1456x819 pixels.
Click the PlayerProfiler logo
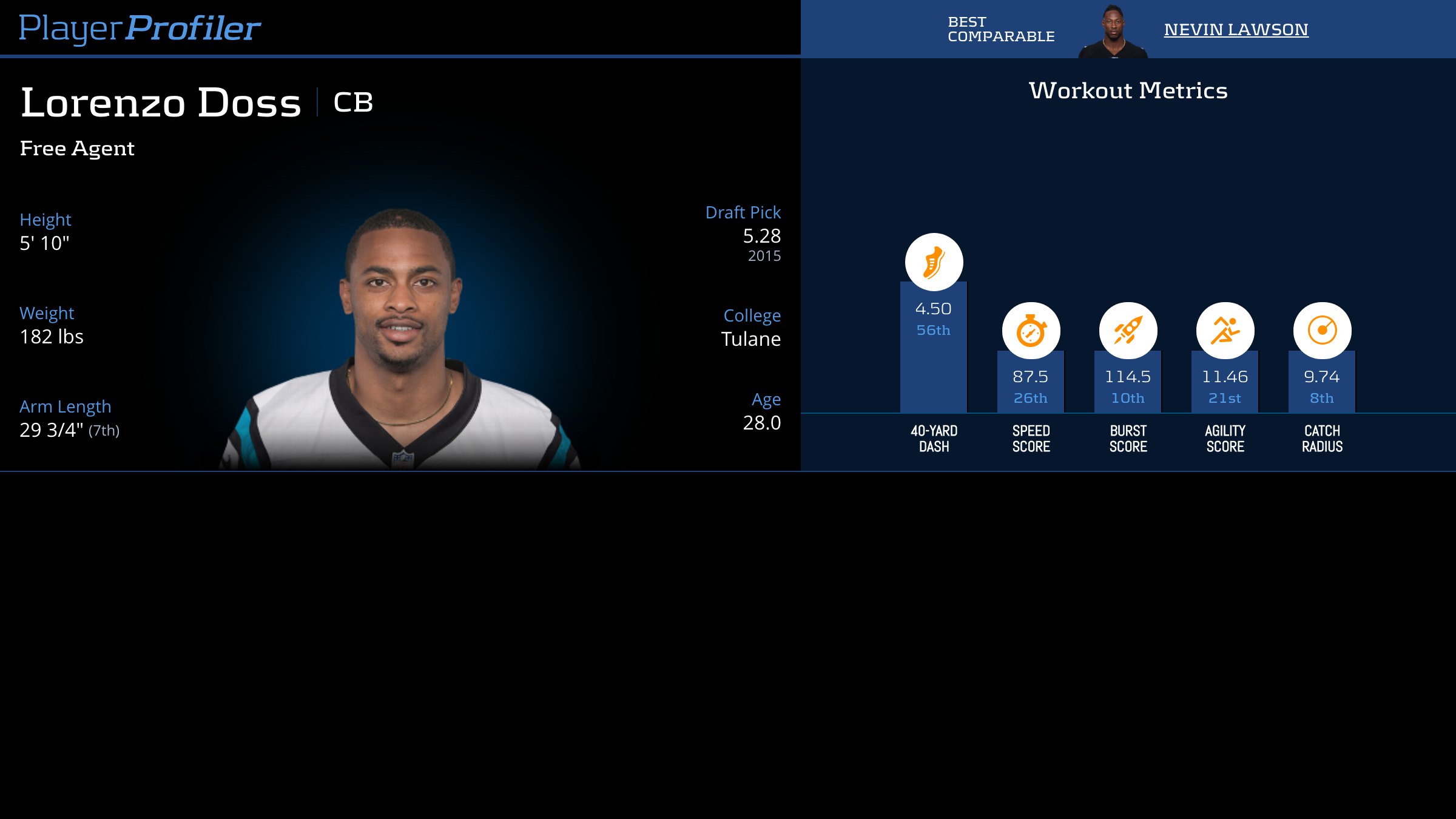(140, 28)
